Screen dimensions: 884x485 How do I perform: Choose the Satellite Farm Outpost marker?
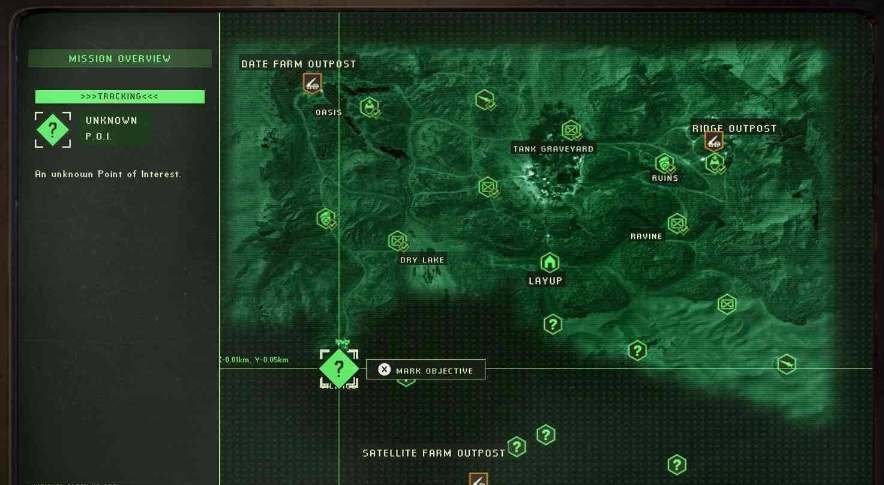[478, 479]
